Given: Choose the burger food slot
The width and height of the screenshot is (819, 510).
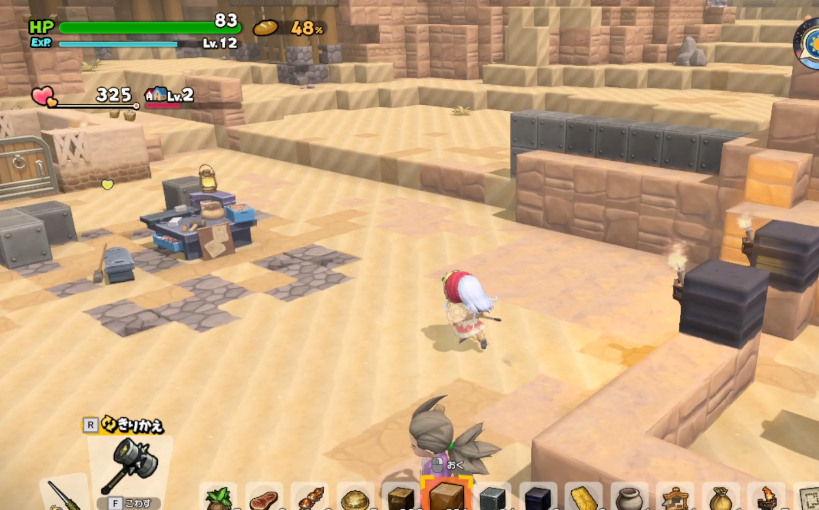Looking at the screenshot, I should 356,498.
